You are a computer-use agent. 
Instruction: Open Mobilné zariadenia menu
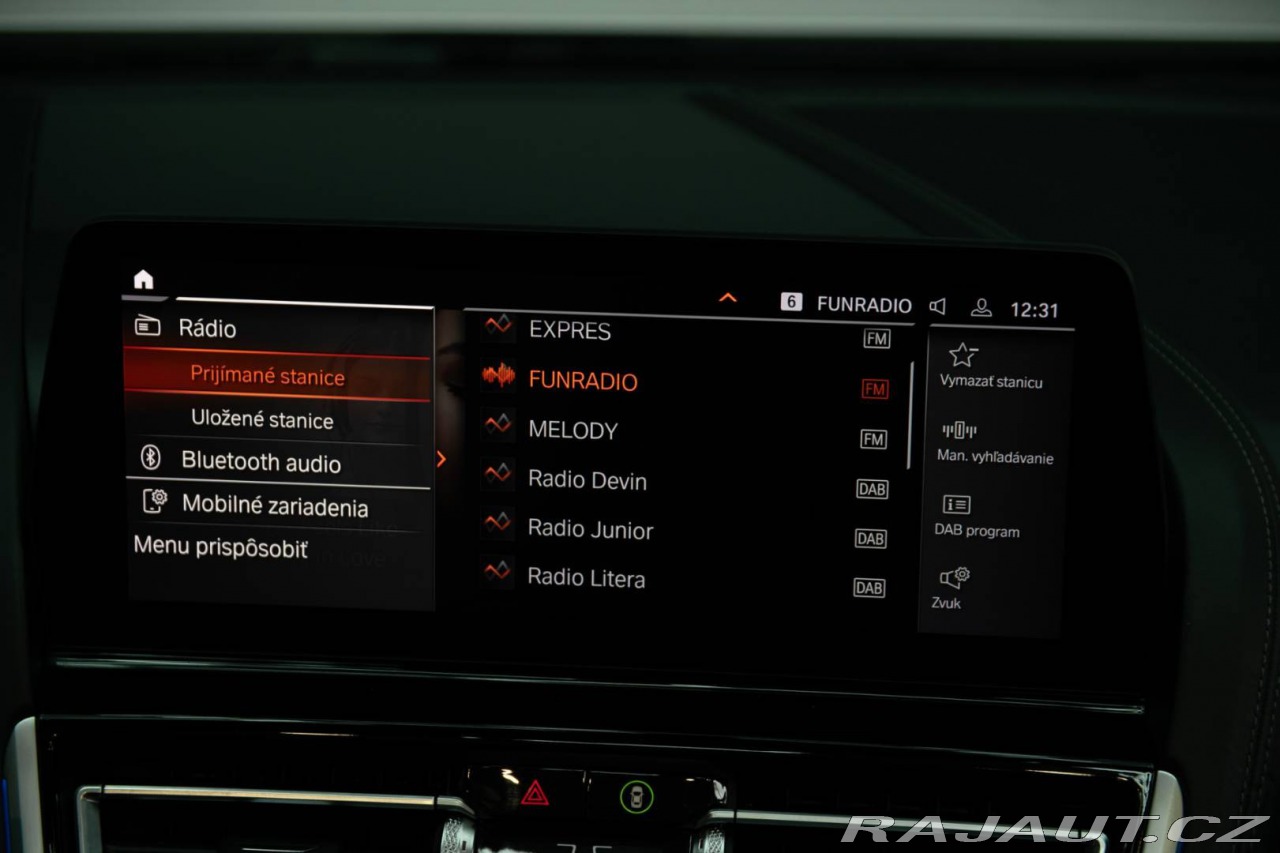coord(274,506)
